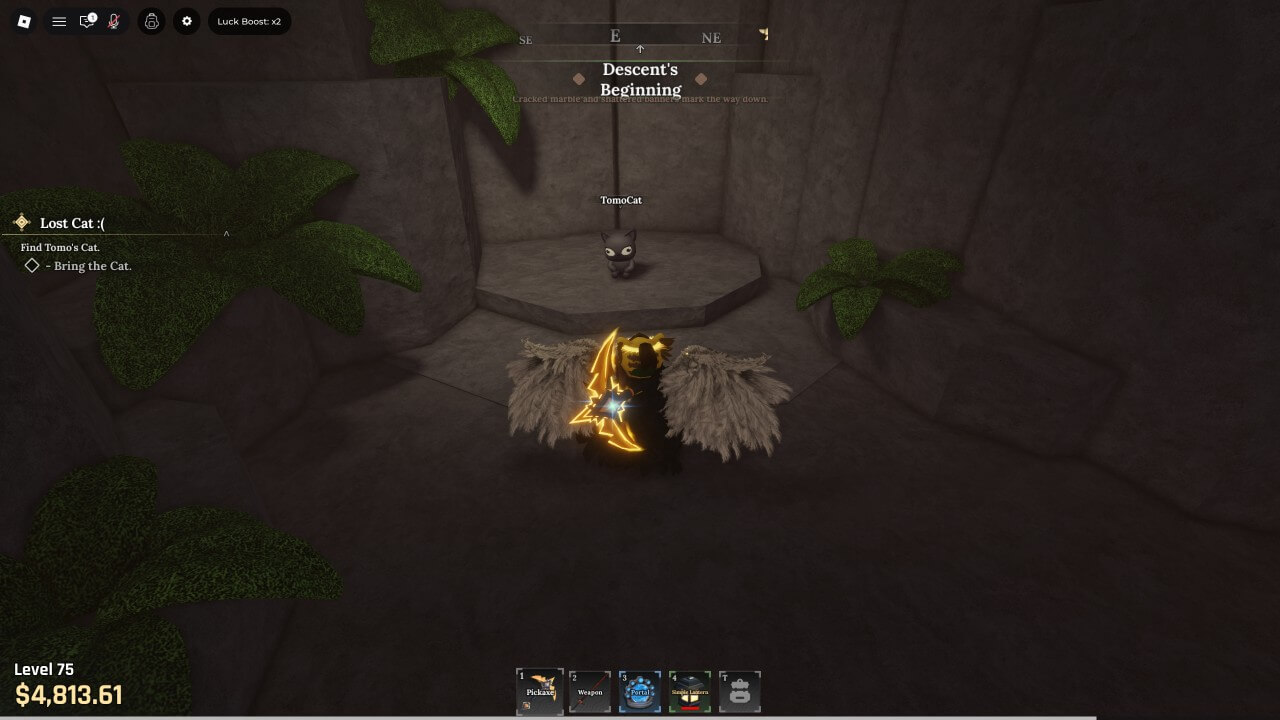Equip the Pickaxe in hotbar slot 1
The width and height of the screenshot is (1280, 720).
point(540,692)
